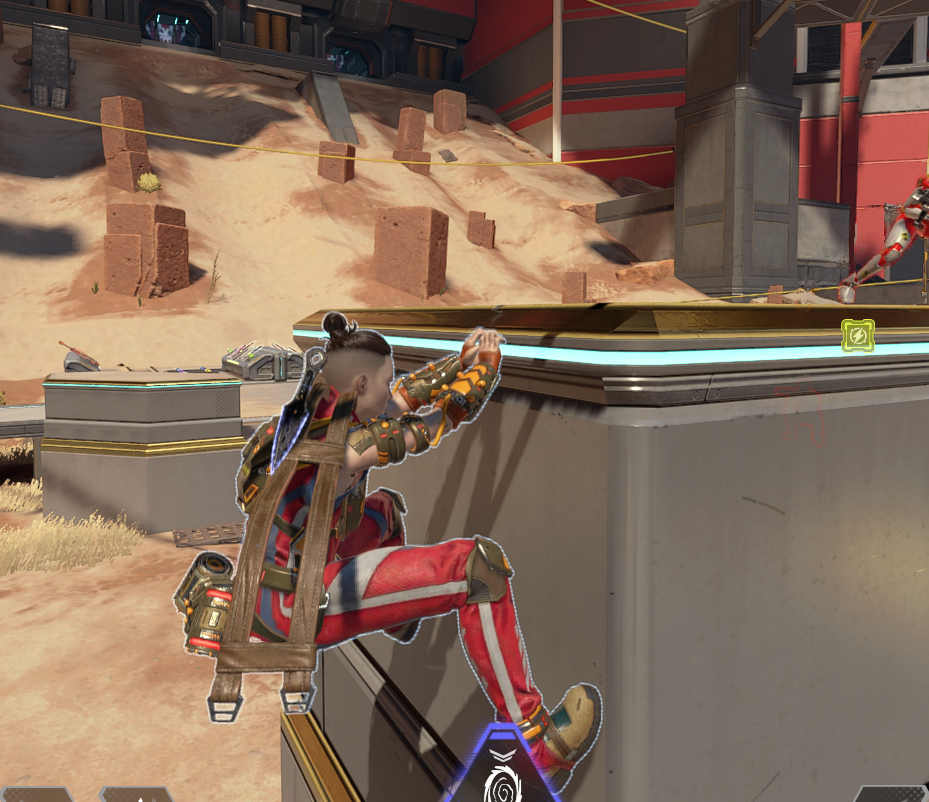
Task: Select the yellow lightning bolt marker
Action: click(x=858, y=336)
